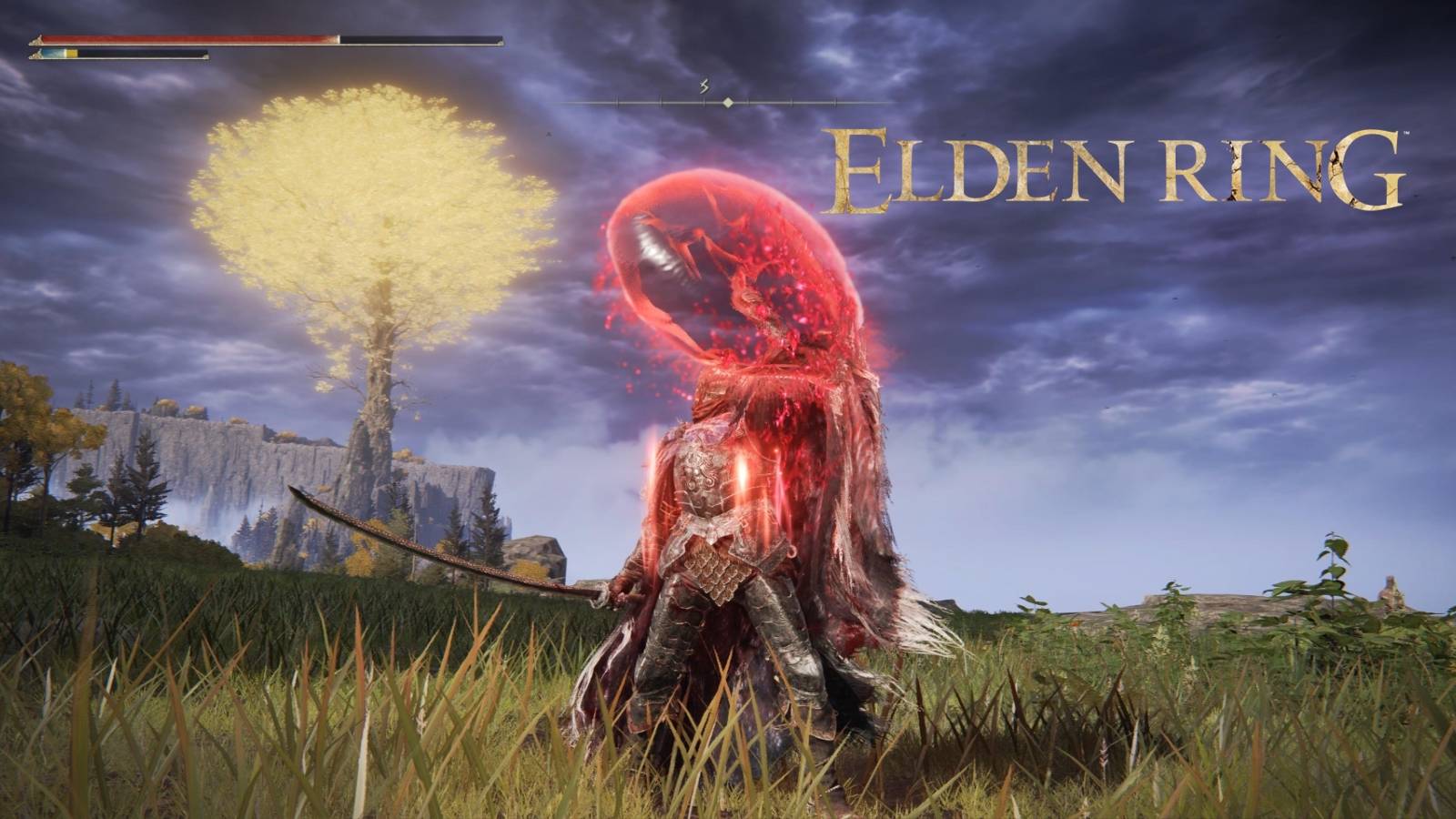Click the rune symbol above the compass

coord(704,87)
